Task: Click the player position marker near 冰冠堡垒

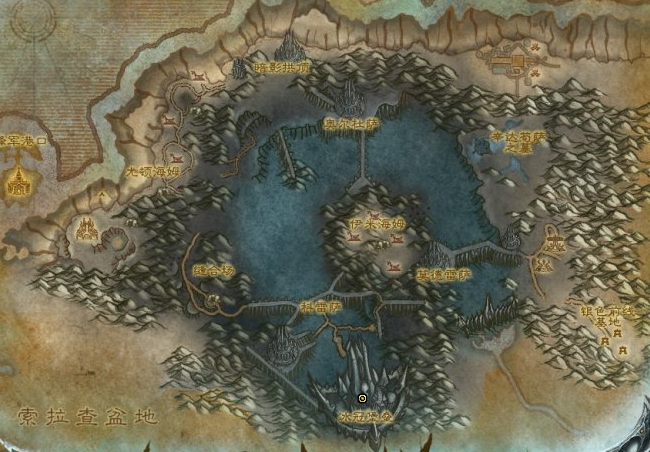Action: [x=362, y=398]
